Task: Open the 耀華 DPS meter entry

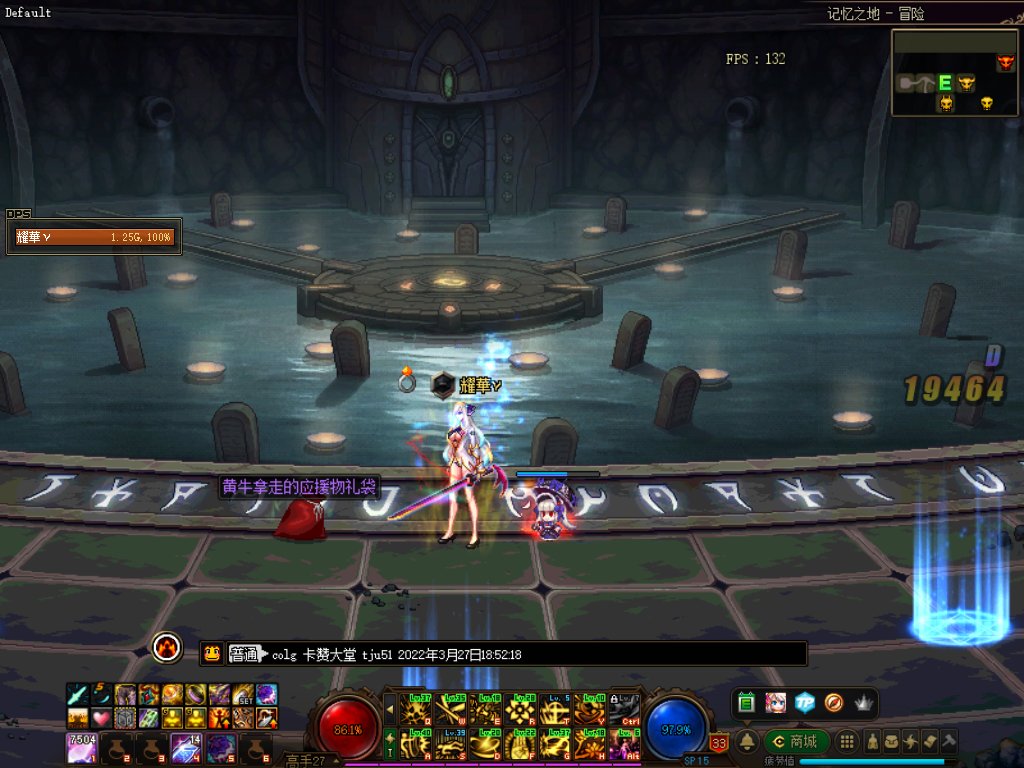Action: tap(94, 237)
